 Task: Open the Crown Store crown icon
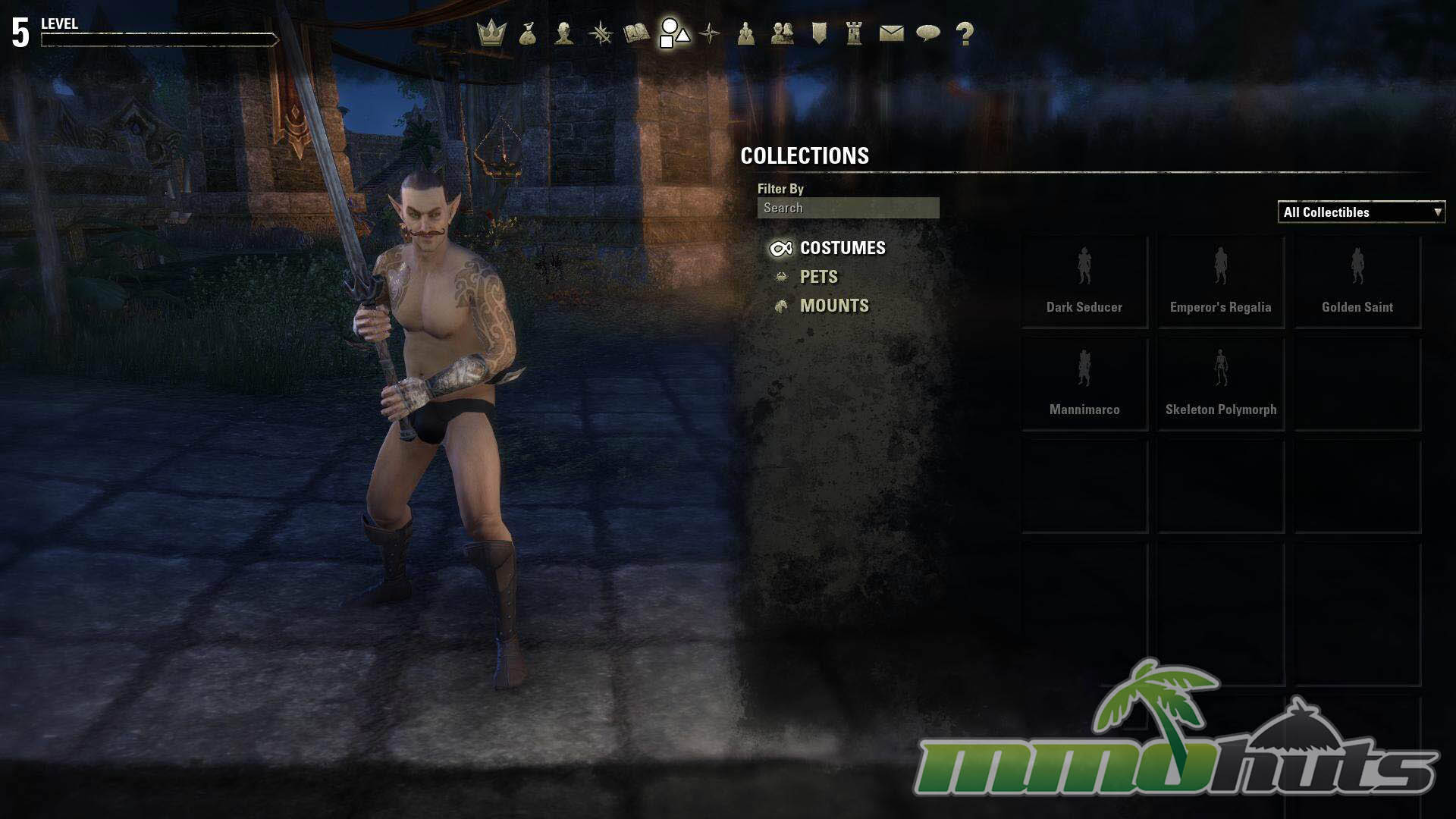(x=491, y=33)
